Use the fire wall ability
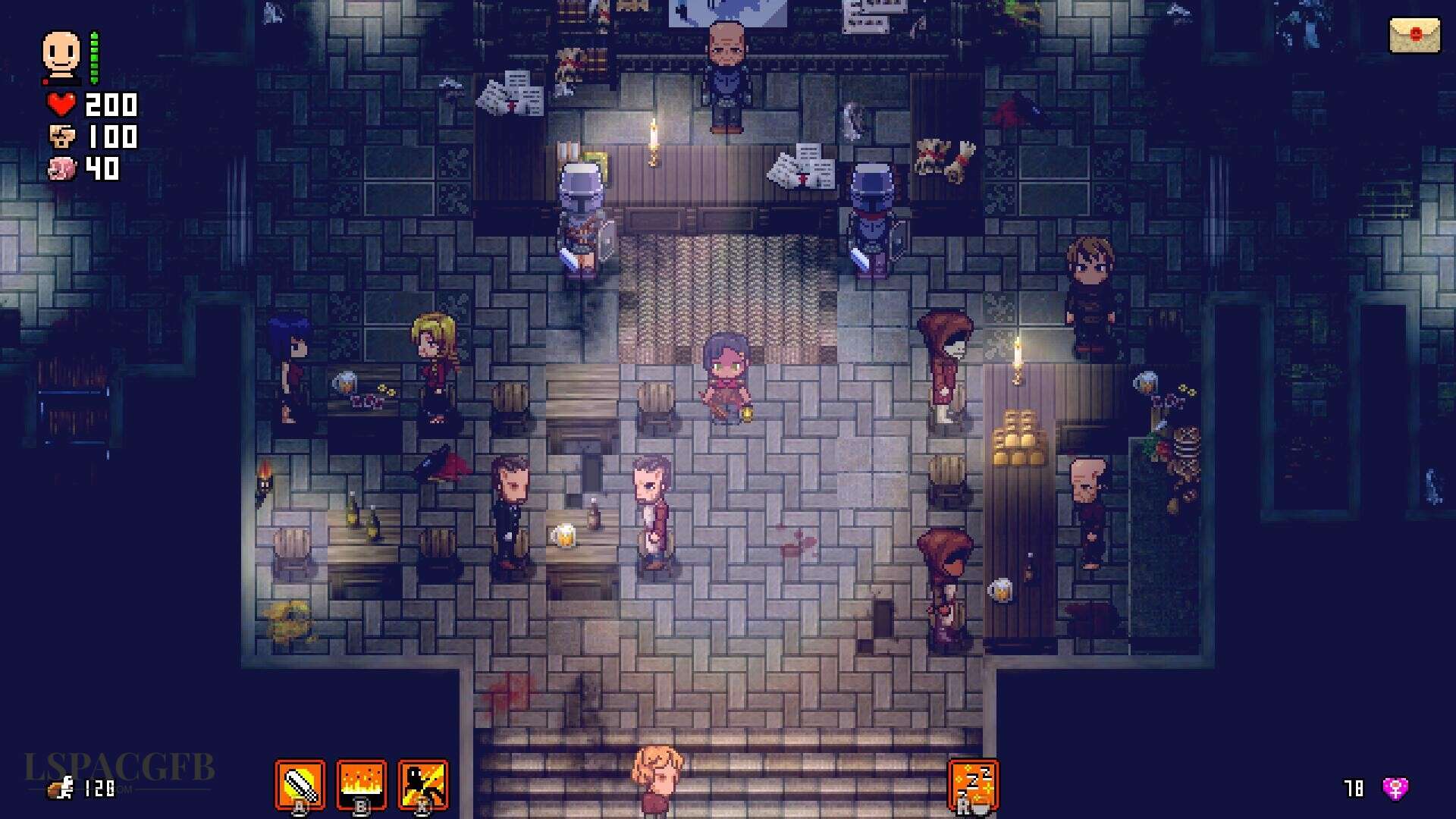The image size is (1456, 819). (x=362, y=784)
